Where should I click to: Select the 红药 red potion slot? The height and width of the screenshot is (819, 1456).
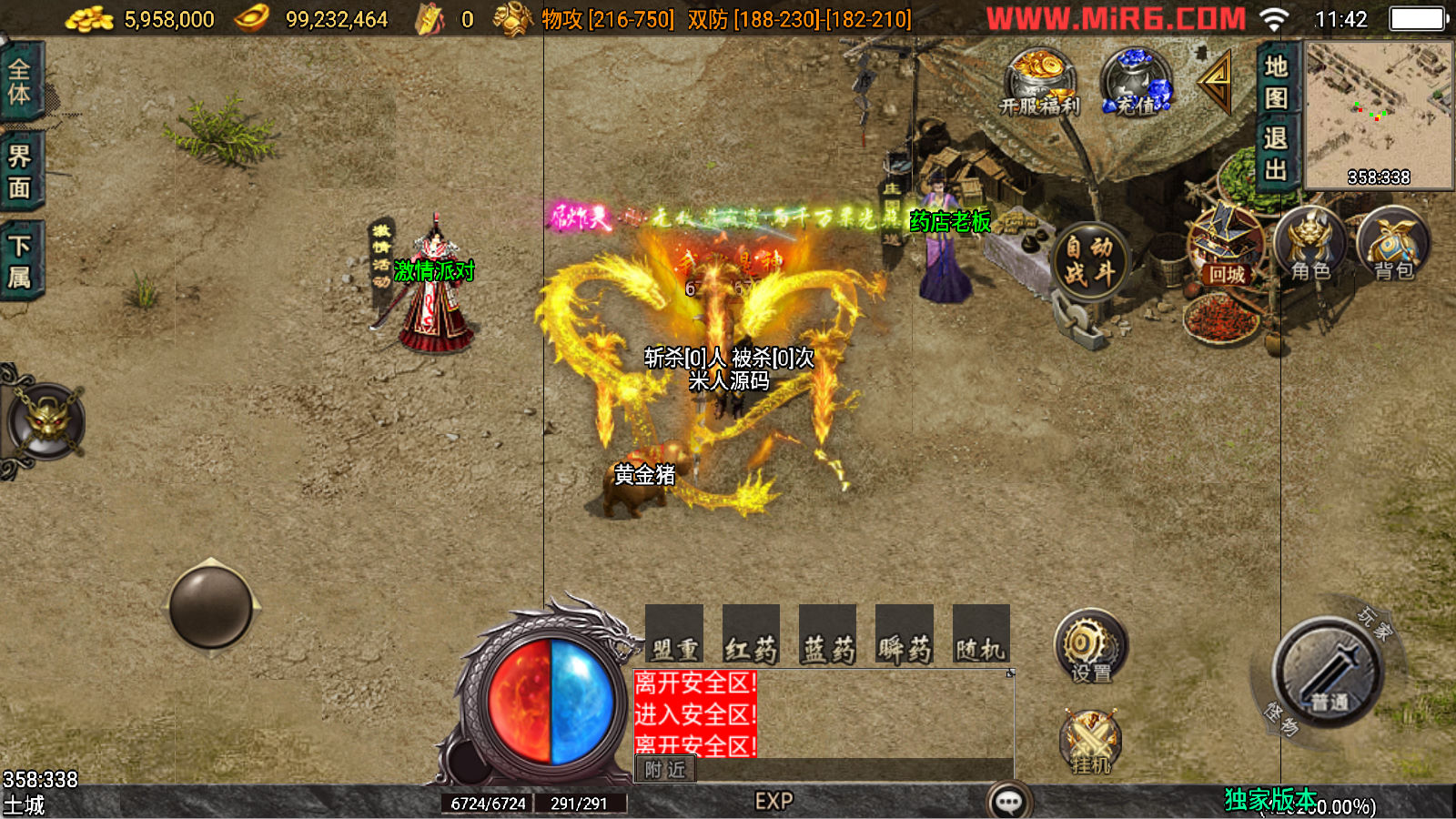pos(751,634)
